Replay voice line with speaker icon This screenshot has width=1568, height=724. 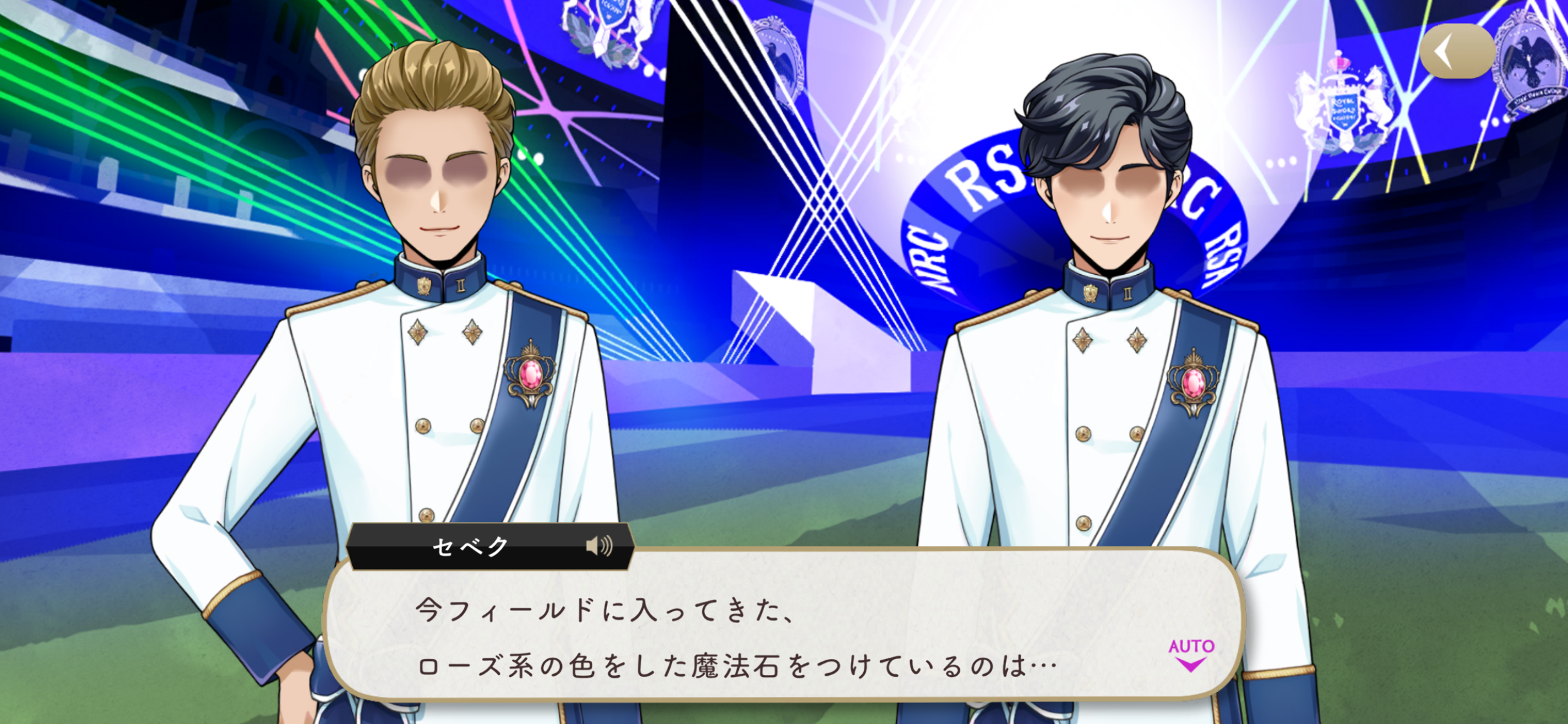599,546
